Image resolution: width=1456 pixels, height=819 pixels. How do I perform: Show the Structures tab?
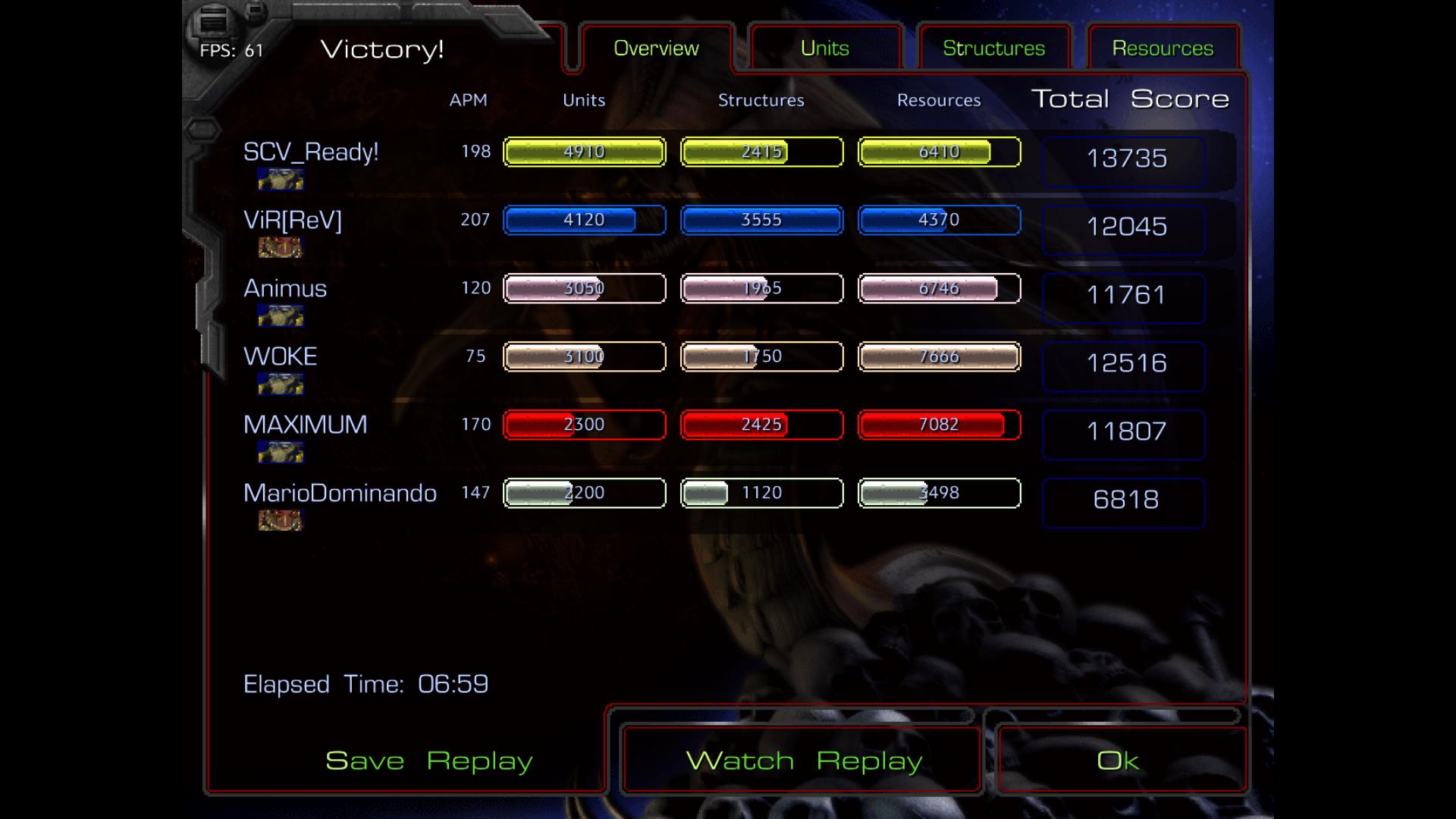993,49
